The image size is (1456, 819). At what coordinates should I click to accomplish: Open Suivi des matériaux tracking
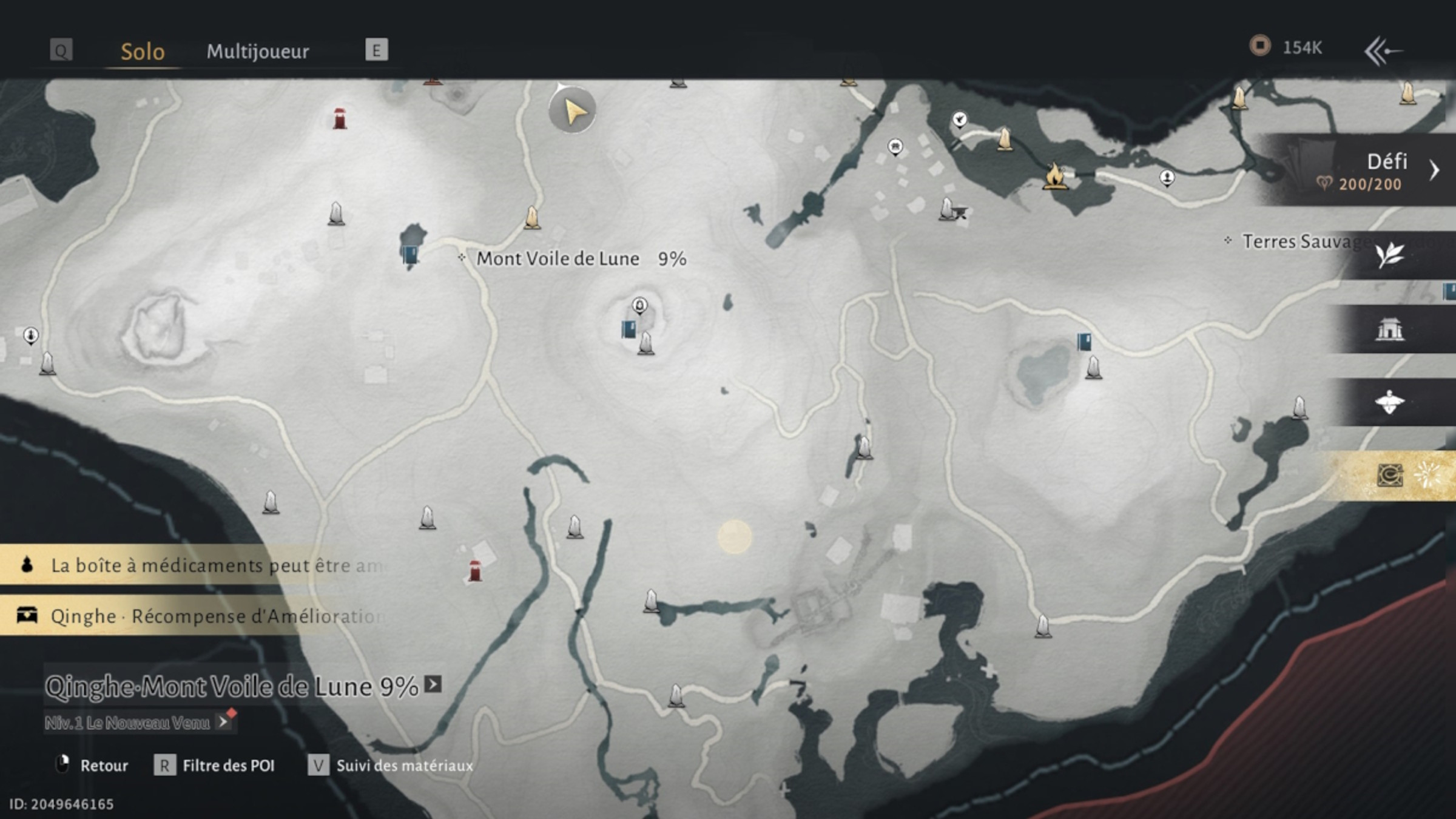point(392,766)
